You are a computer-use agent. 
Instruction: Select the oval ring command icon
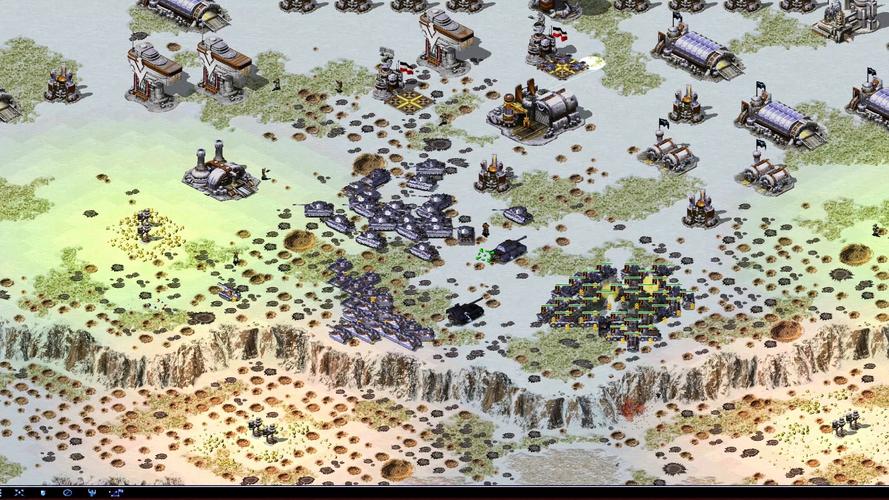67,493
